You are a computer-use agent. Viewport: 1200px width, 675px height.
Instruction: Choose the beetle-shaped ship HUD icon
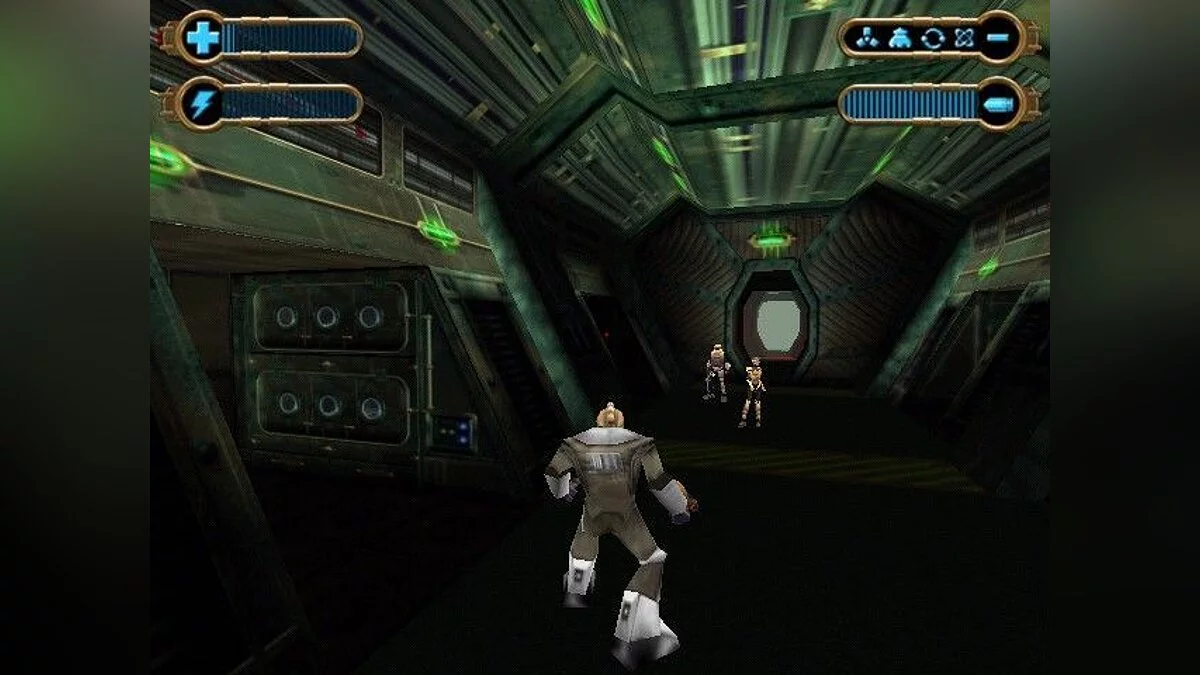(898, 38)
